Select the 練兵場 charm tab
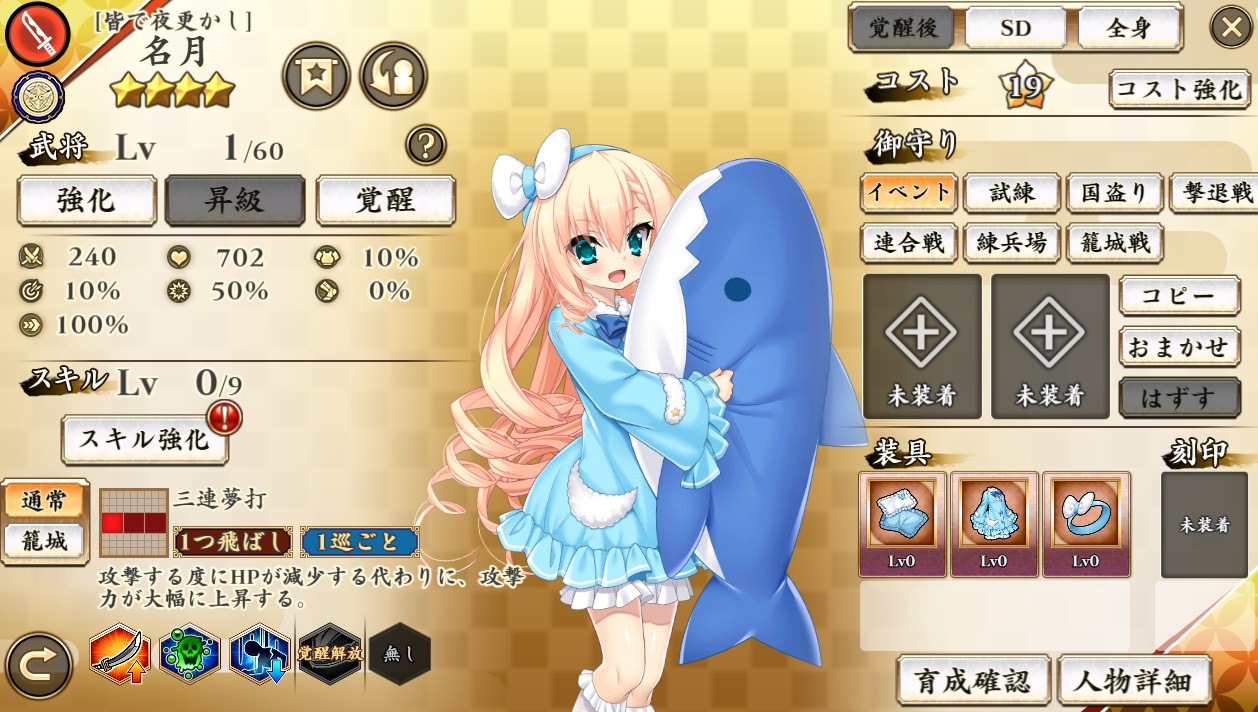The height and width of the screenshot is (712, 1258). (x=1011, y=243)
